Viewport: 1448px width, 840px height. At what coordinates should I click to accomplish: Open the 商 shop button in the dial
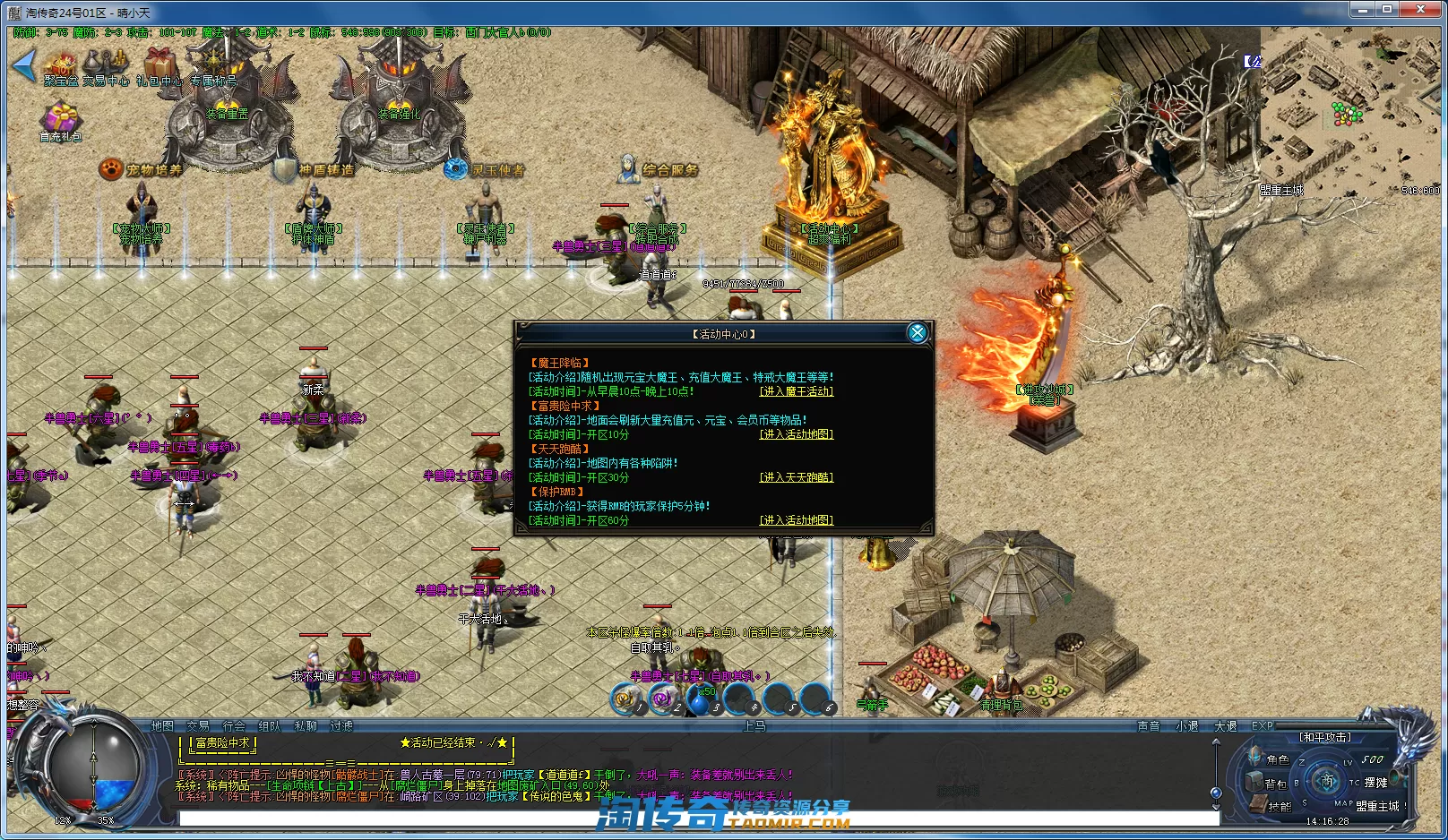pyautogui.click(x=1326, y=781)
